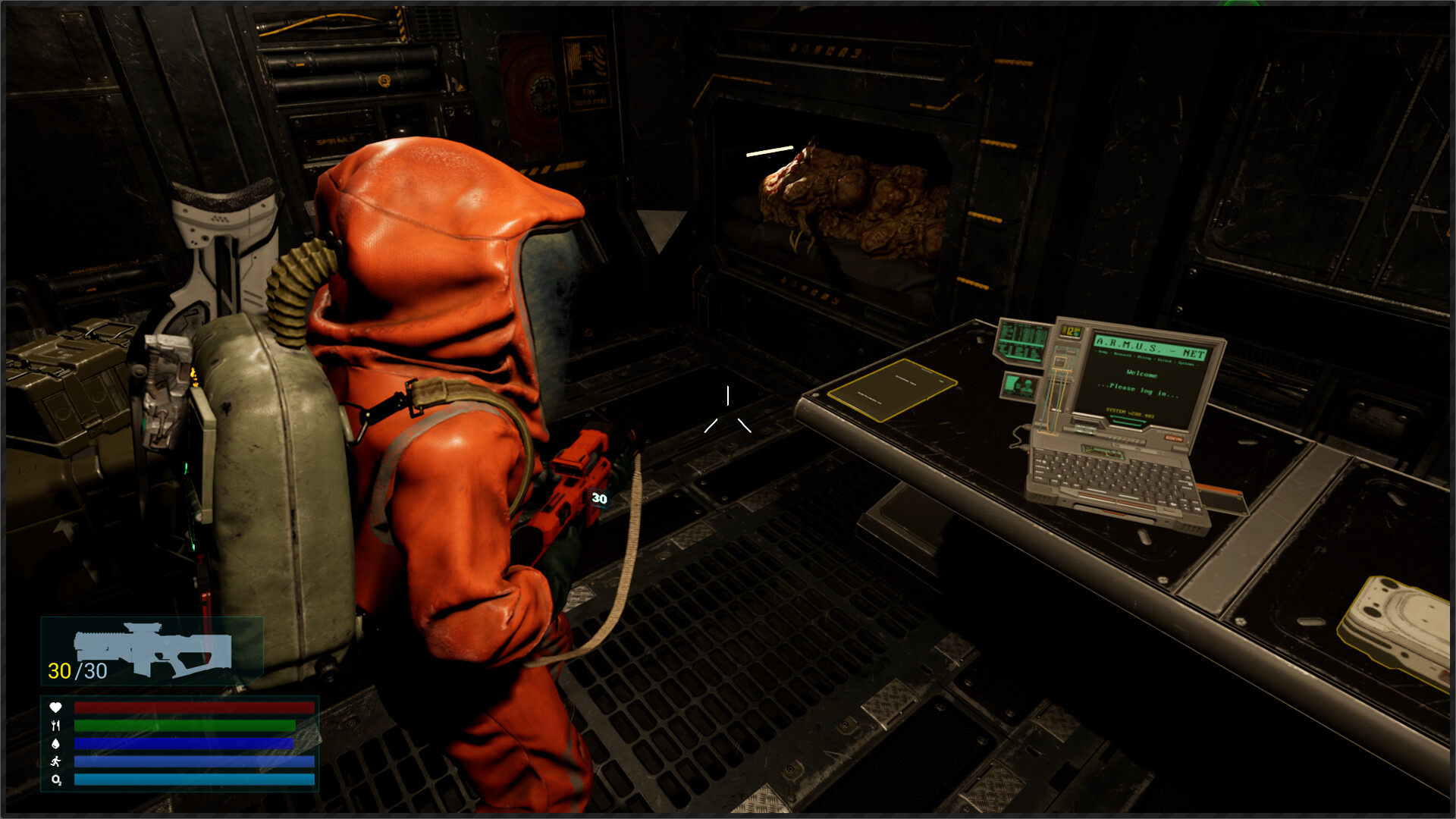Image resolution: width=1456 pixels, height=819 pixels.
Task: Toggle the 12 battery readout on the laptop
Action: 1070,331
